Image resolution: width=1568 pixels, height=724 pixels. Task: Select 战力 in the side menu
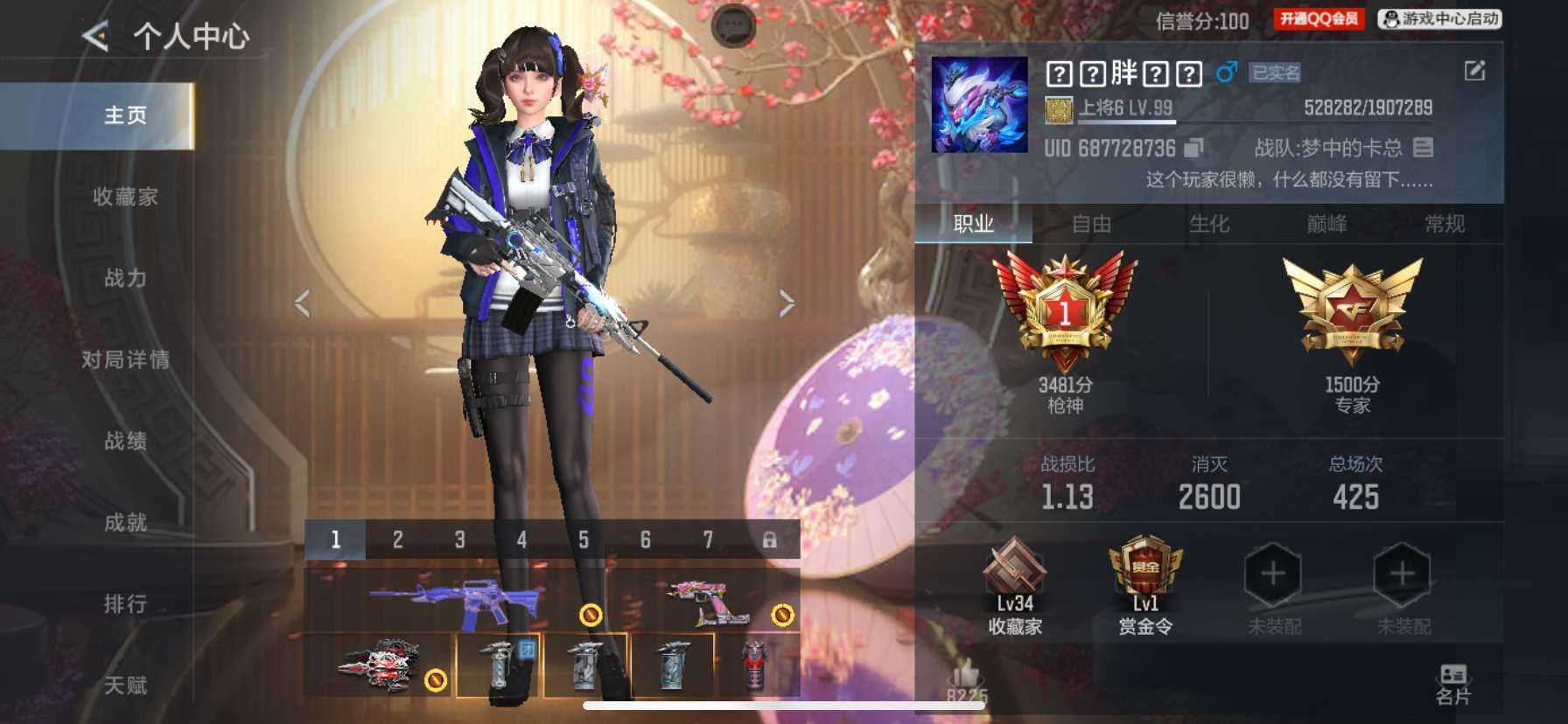click(125, 279)
